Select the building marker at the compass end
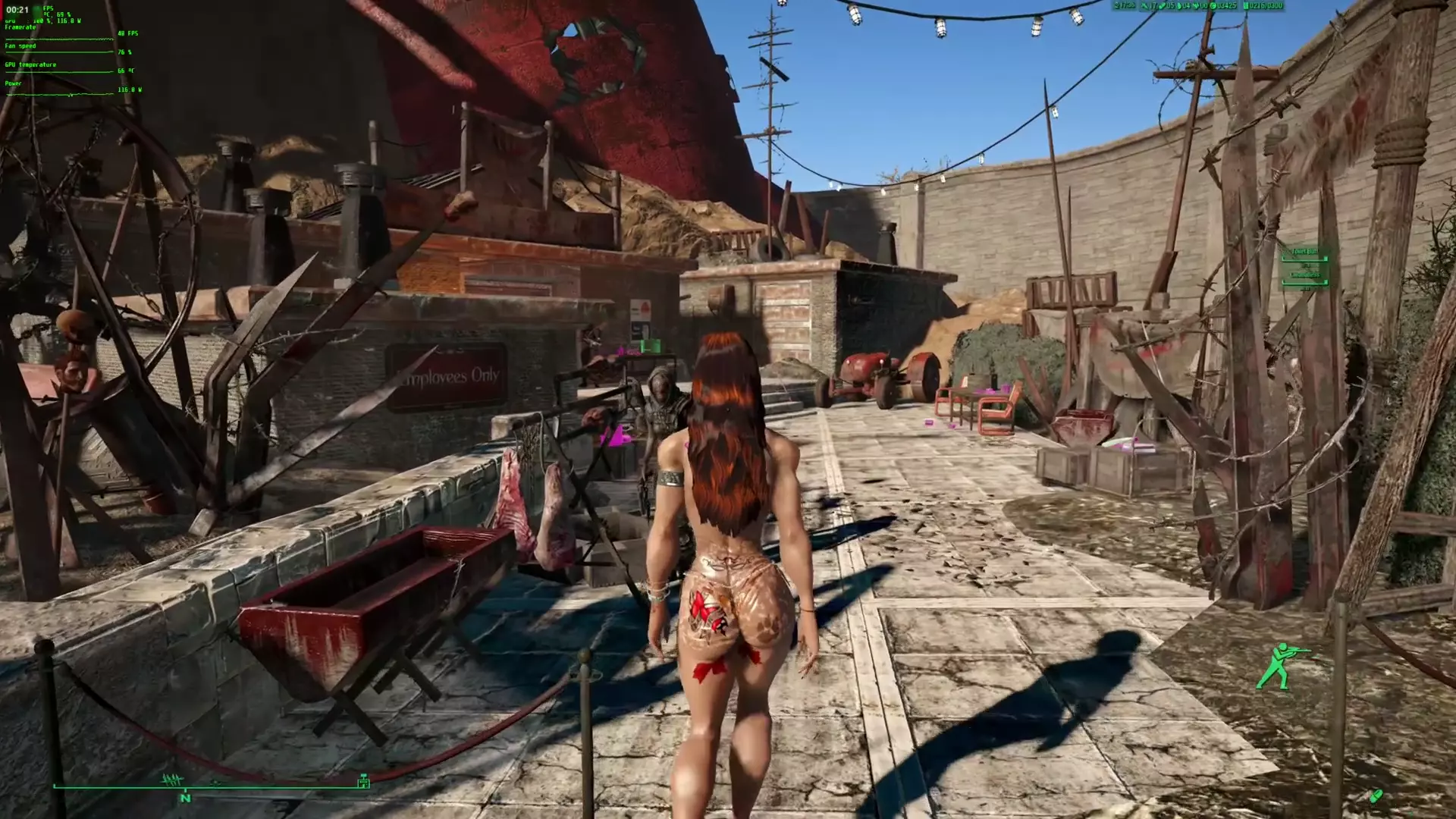 [x=363, y=780]
